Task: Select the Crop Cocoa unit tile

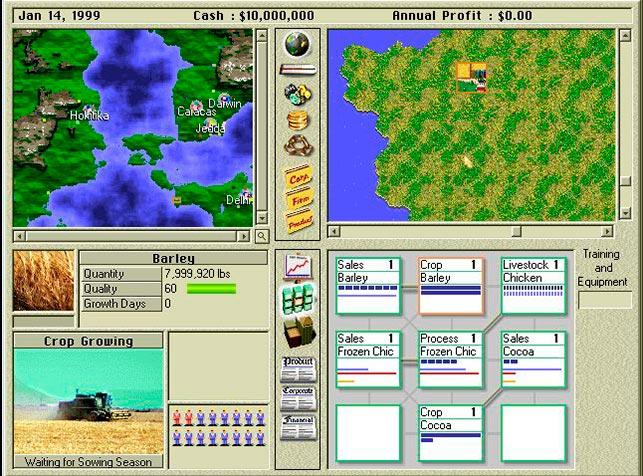Action: click(x=450, y=432)
